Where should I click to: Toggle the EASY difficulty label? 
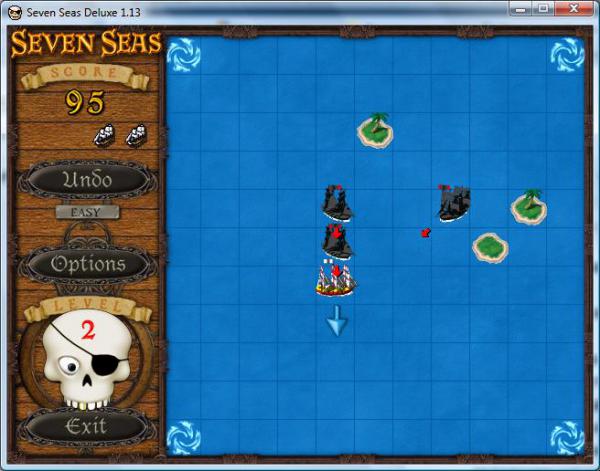pyautogui.click(x=87, y=212)
